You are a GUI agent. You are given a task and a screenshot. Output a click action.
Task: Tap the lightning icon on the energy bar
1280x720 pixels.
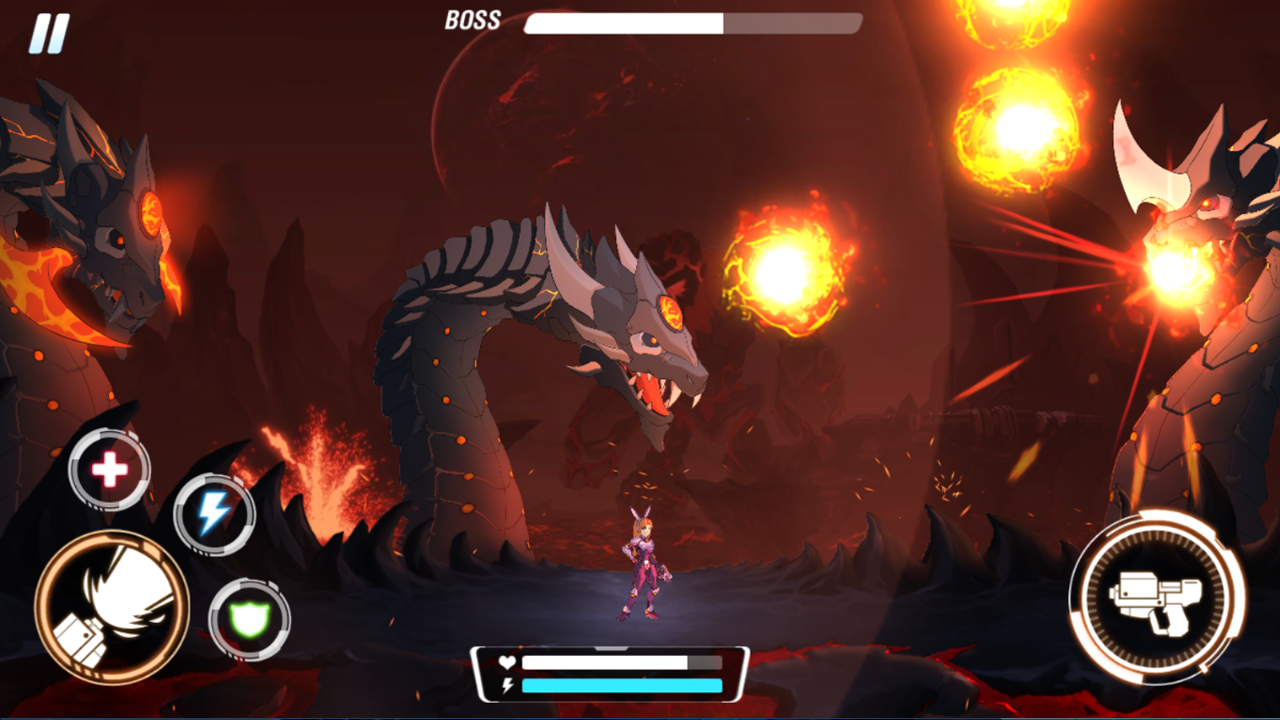(x=506, y=687)
